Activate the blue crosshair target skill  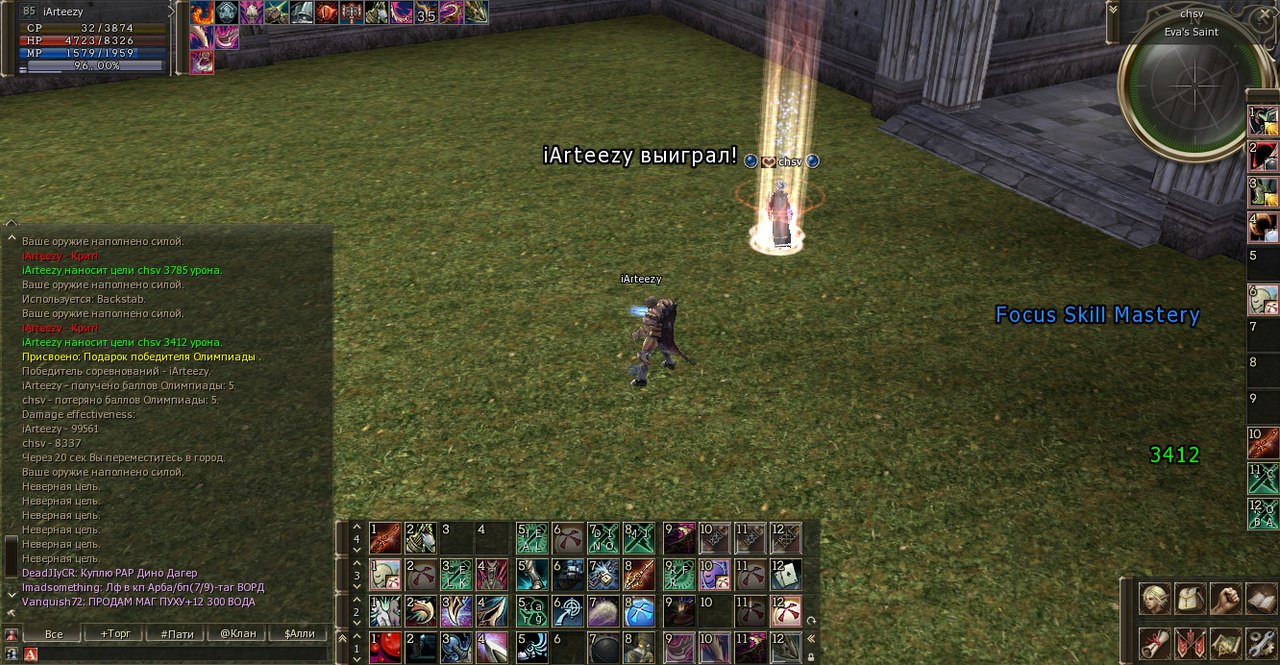pos(569,611)
